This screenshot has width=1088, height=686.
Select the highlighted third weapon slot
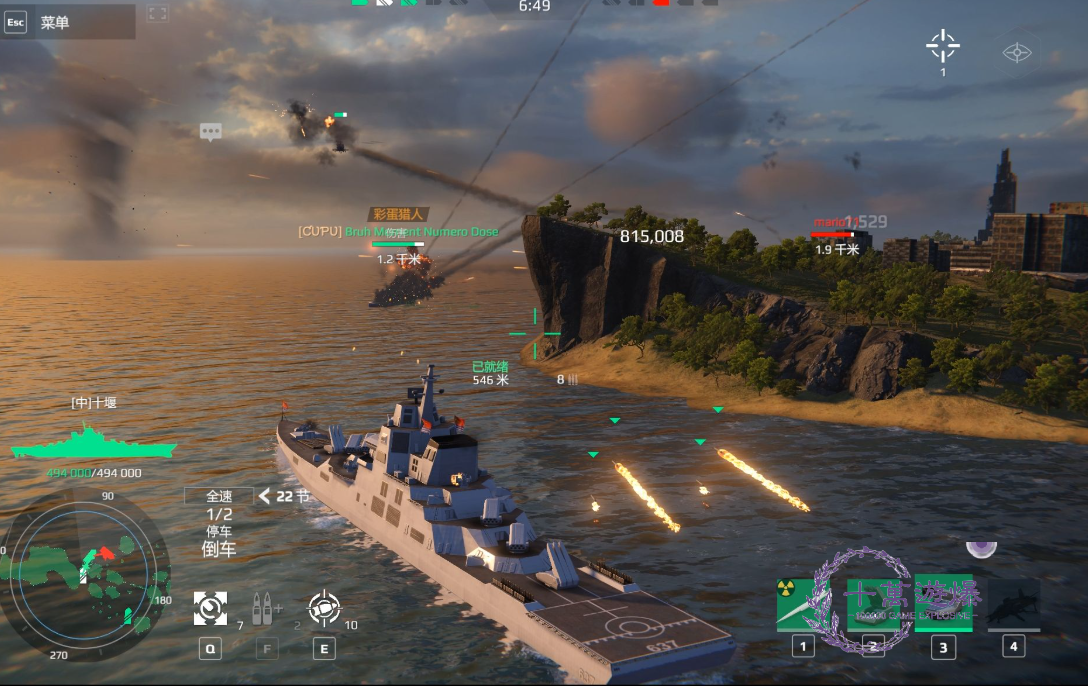943,604
